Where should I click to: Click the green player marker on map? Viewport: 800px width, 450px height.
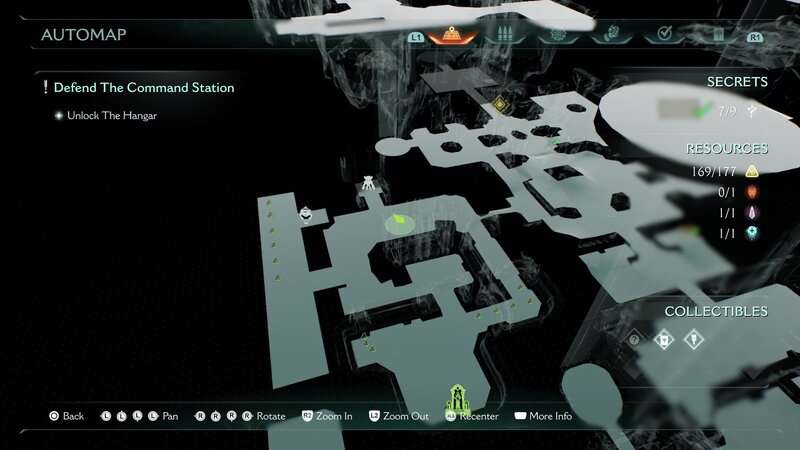pos(399,220)
